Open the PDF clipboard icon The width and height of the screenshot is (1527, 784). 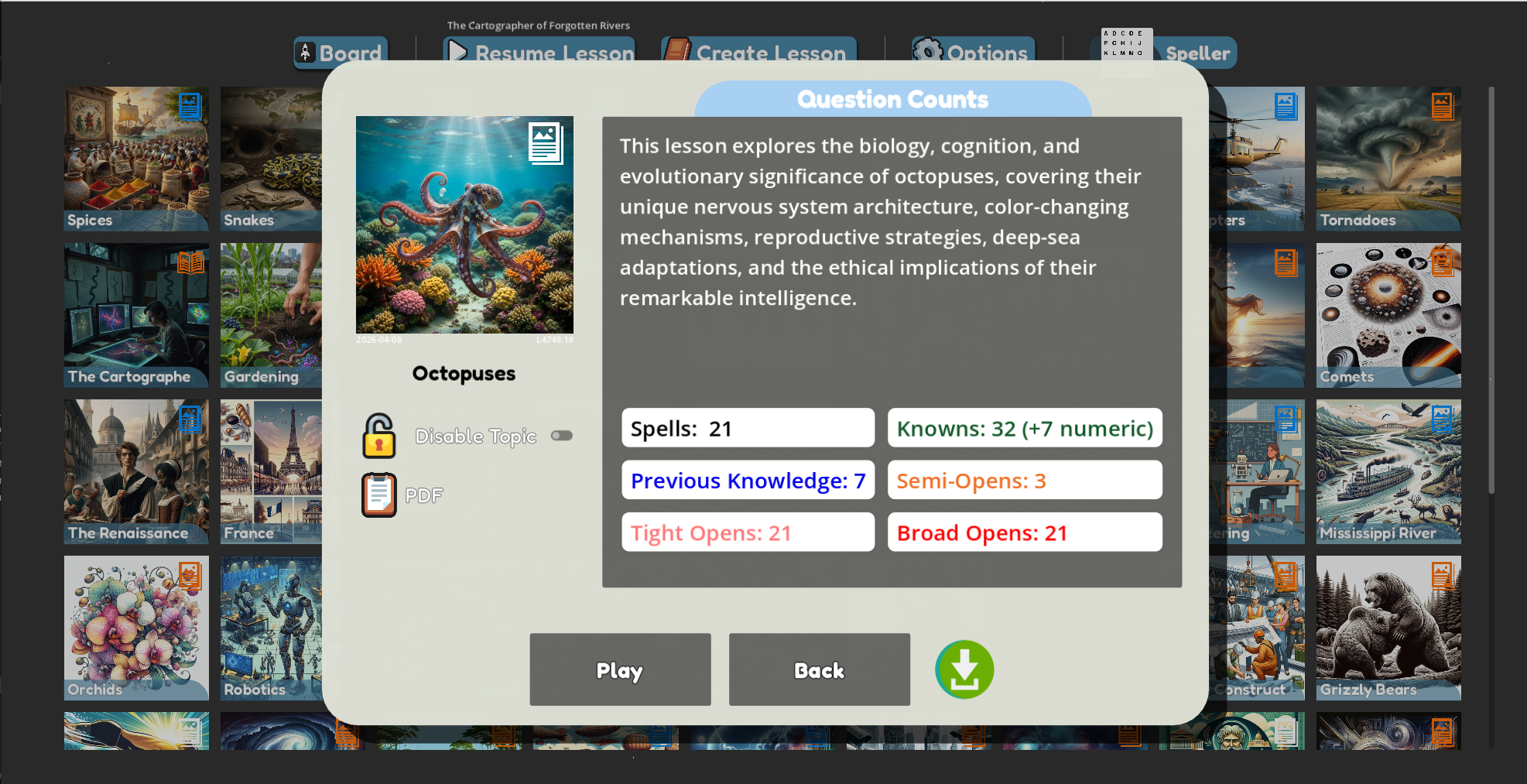tap(379, 494)
